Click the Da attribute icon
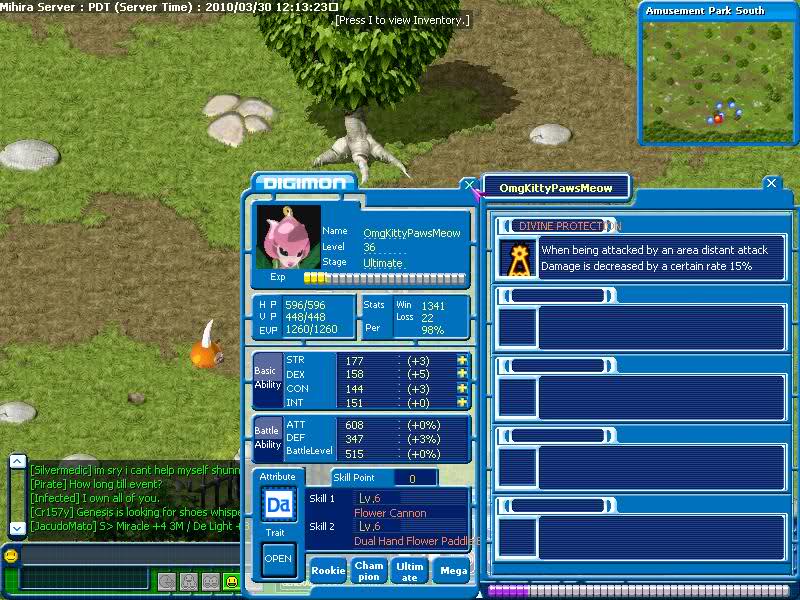The image size is (800, 600). coord(278,505)
